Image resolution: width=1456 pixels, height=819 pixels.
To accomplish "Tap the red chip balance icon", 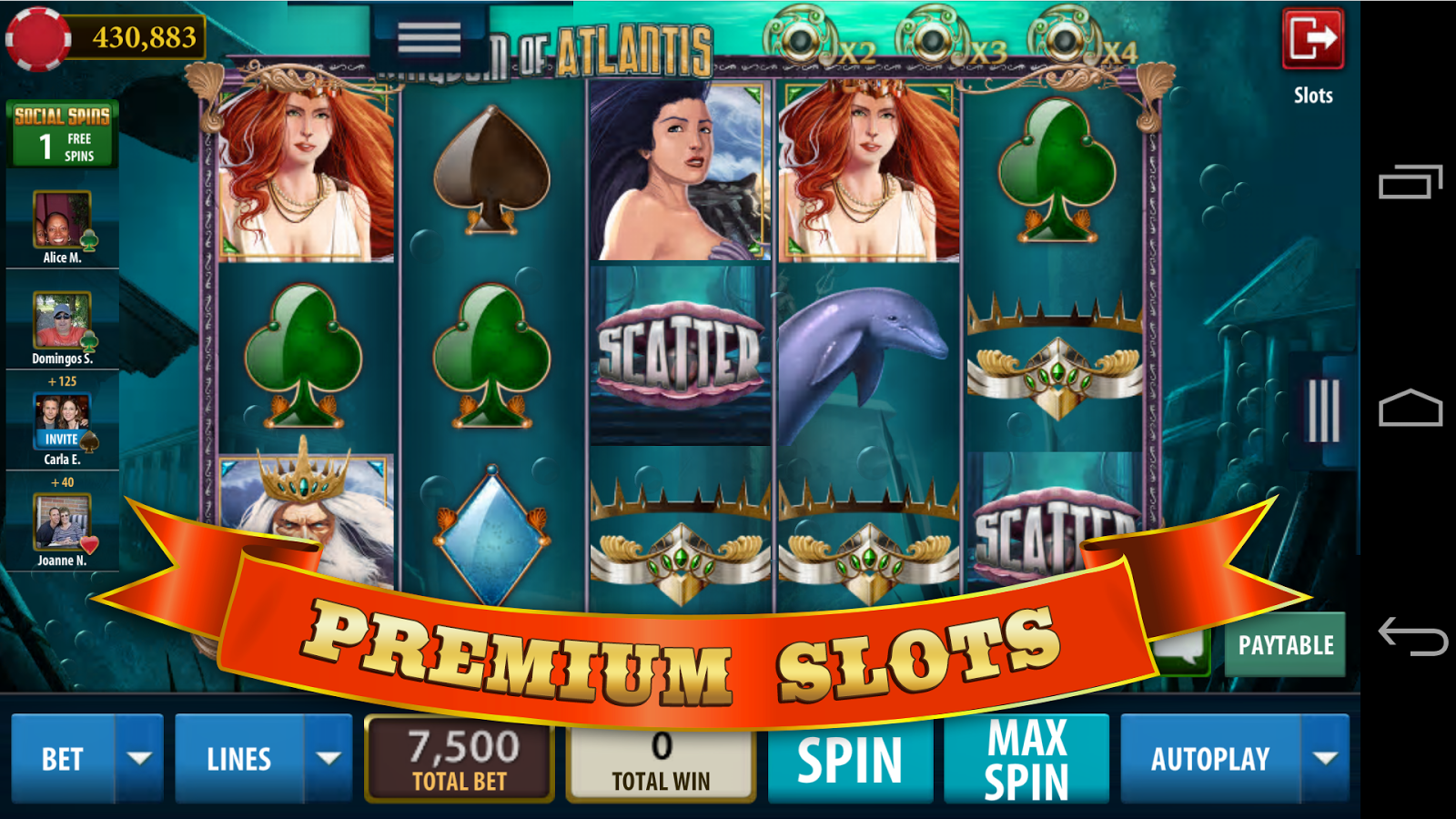I will pos(38,39).
